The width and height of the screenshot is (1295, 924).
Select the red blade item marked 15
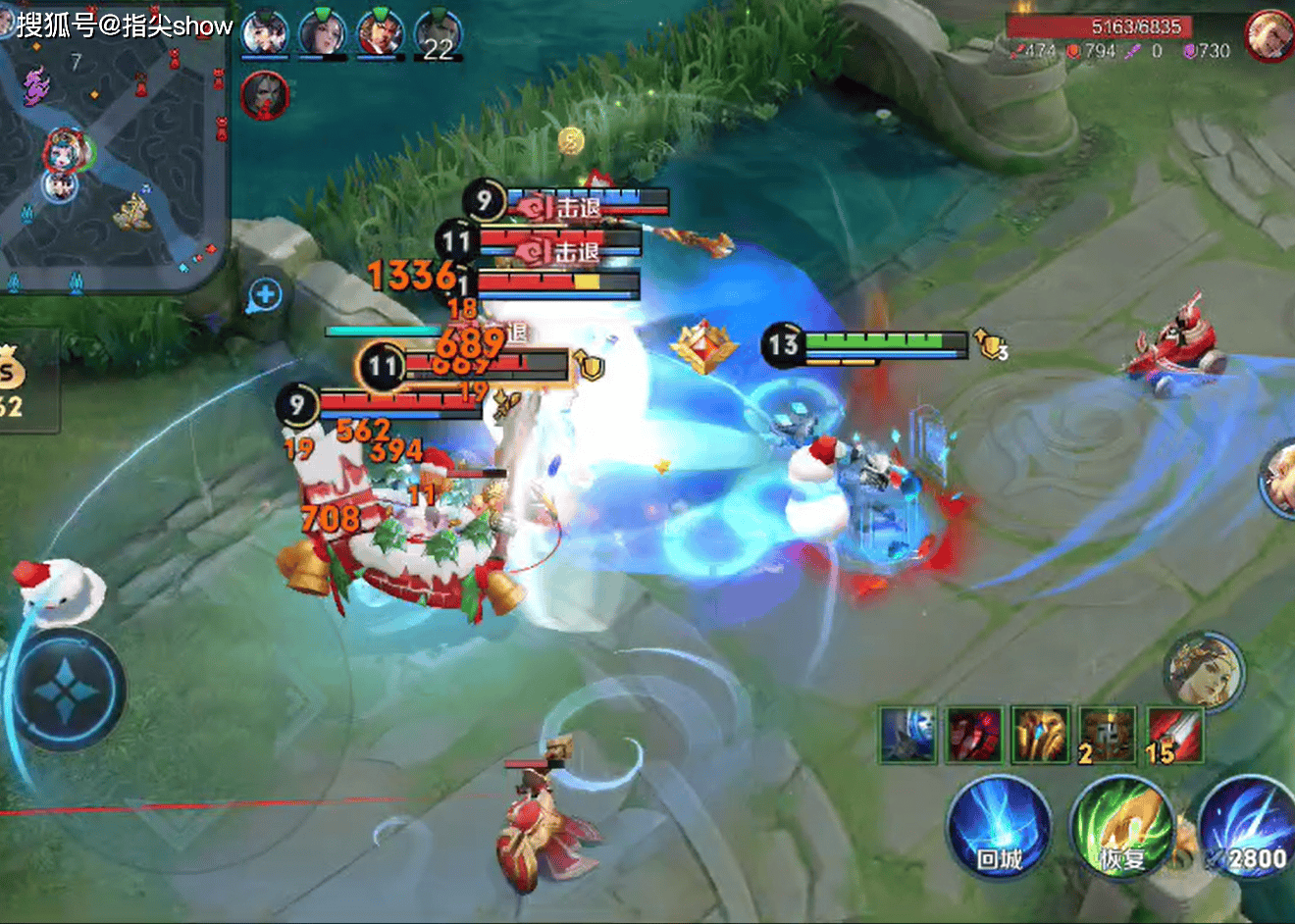coord(1173,735)
